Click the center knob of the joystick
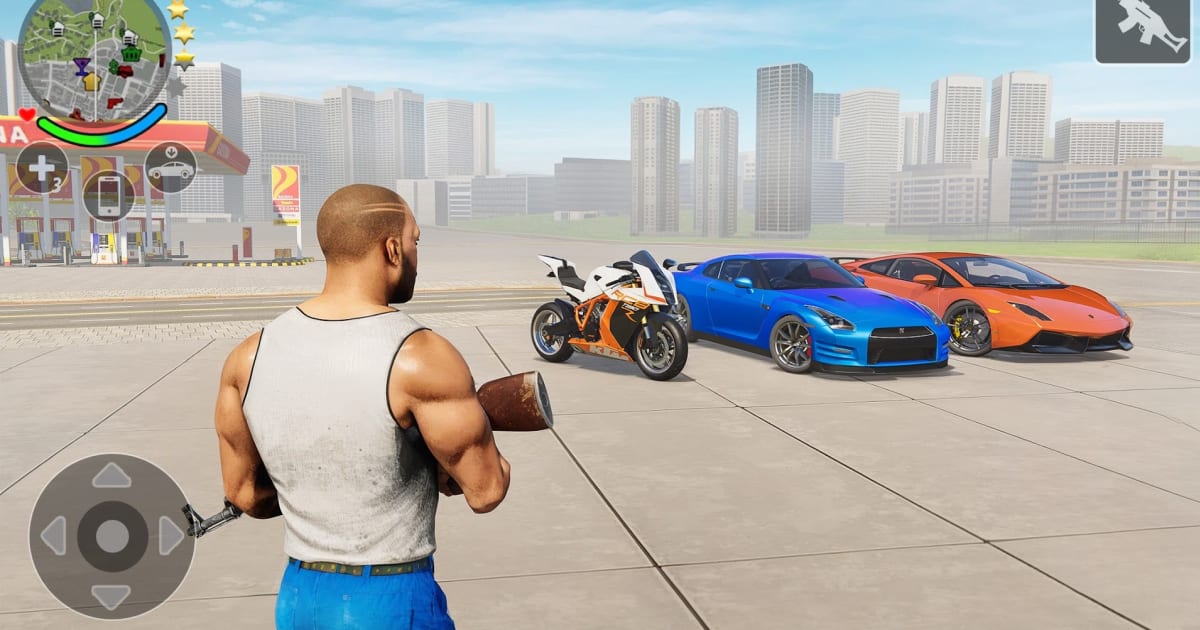 click(x=111, y=536)
